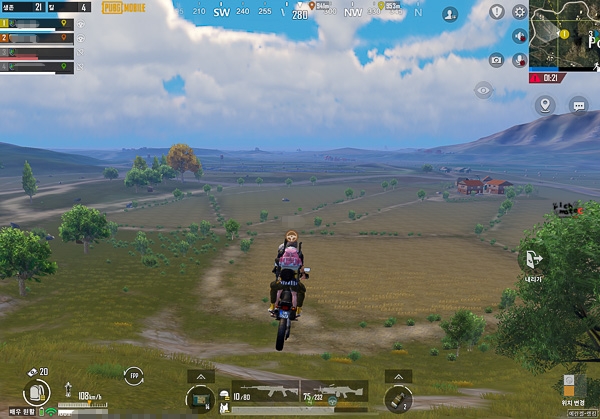Expand the throwables list arrow
The image size is (600, 419).
coord(398,376)
